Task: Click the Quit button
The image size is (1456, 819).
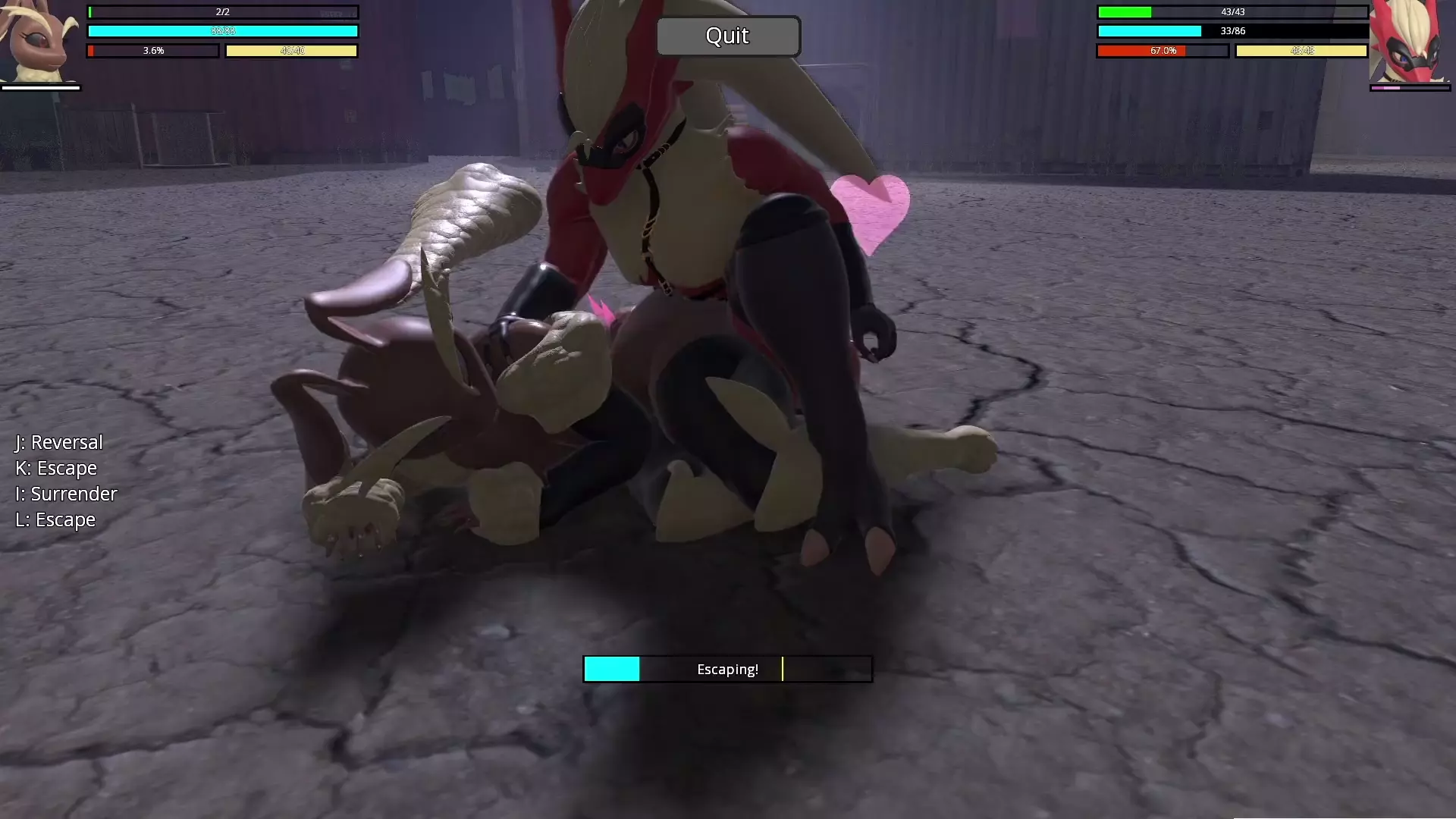Action: pos(727,36)
